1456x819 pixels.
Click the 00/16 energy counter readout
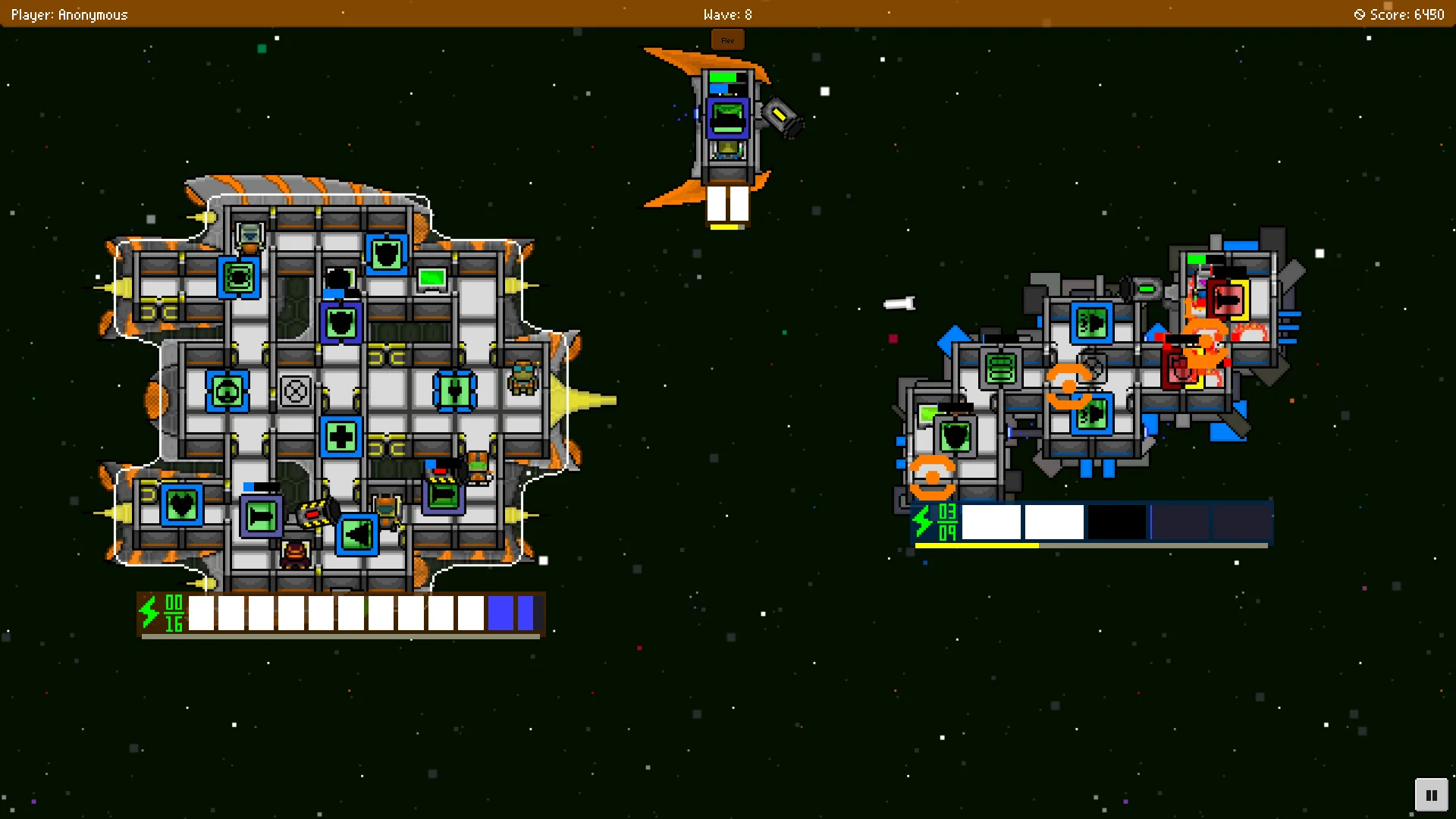click(x=173, y=611)
